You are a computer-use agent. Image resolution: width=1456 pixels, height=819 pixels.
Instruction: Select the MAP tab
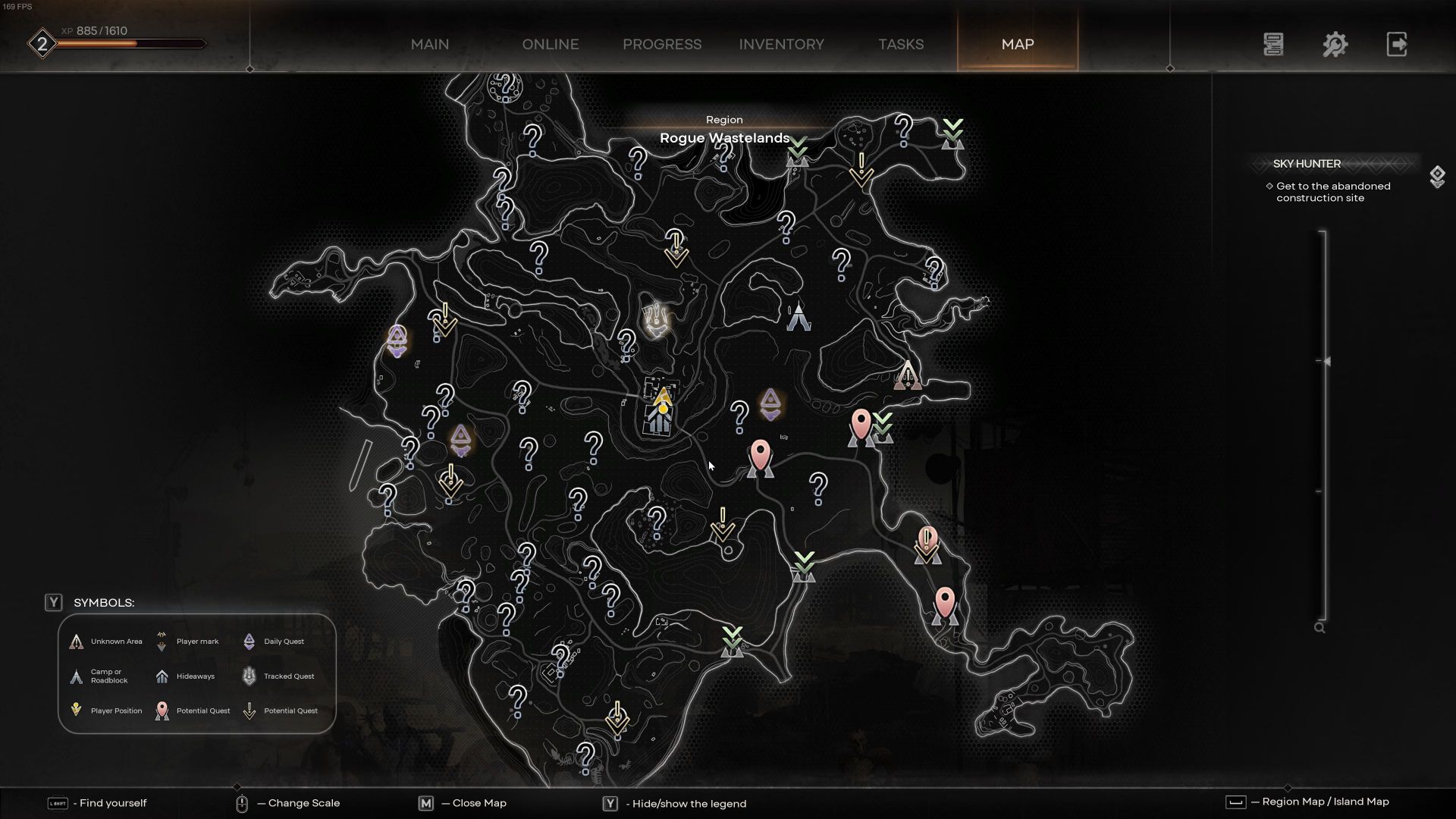pos(1017,44)
